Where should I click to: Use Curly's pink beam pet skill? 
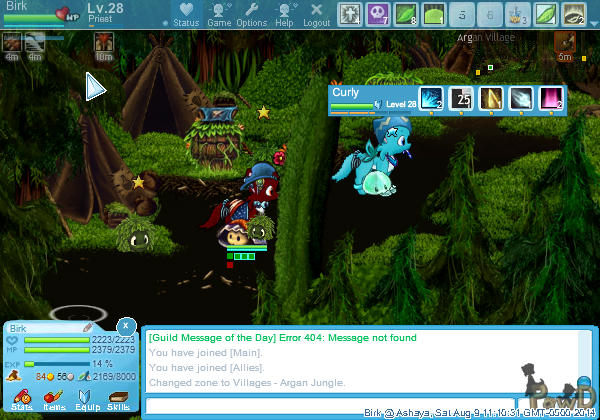(x=551, y=98)
